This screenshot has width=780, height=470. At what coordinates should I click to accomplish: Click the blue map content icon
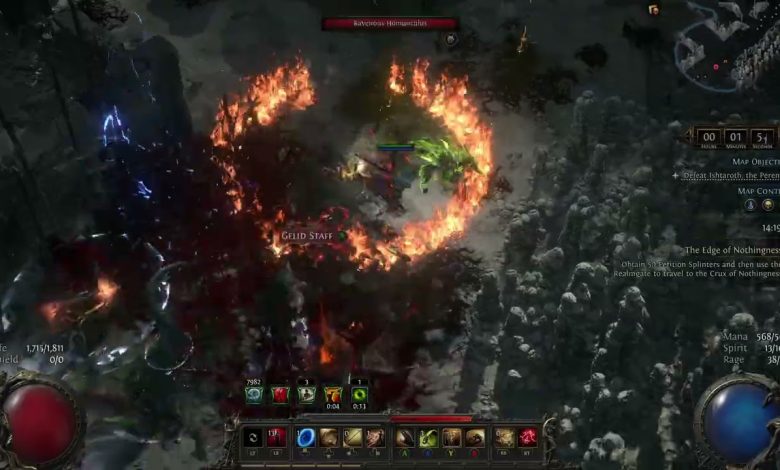pos(749,205)
